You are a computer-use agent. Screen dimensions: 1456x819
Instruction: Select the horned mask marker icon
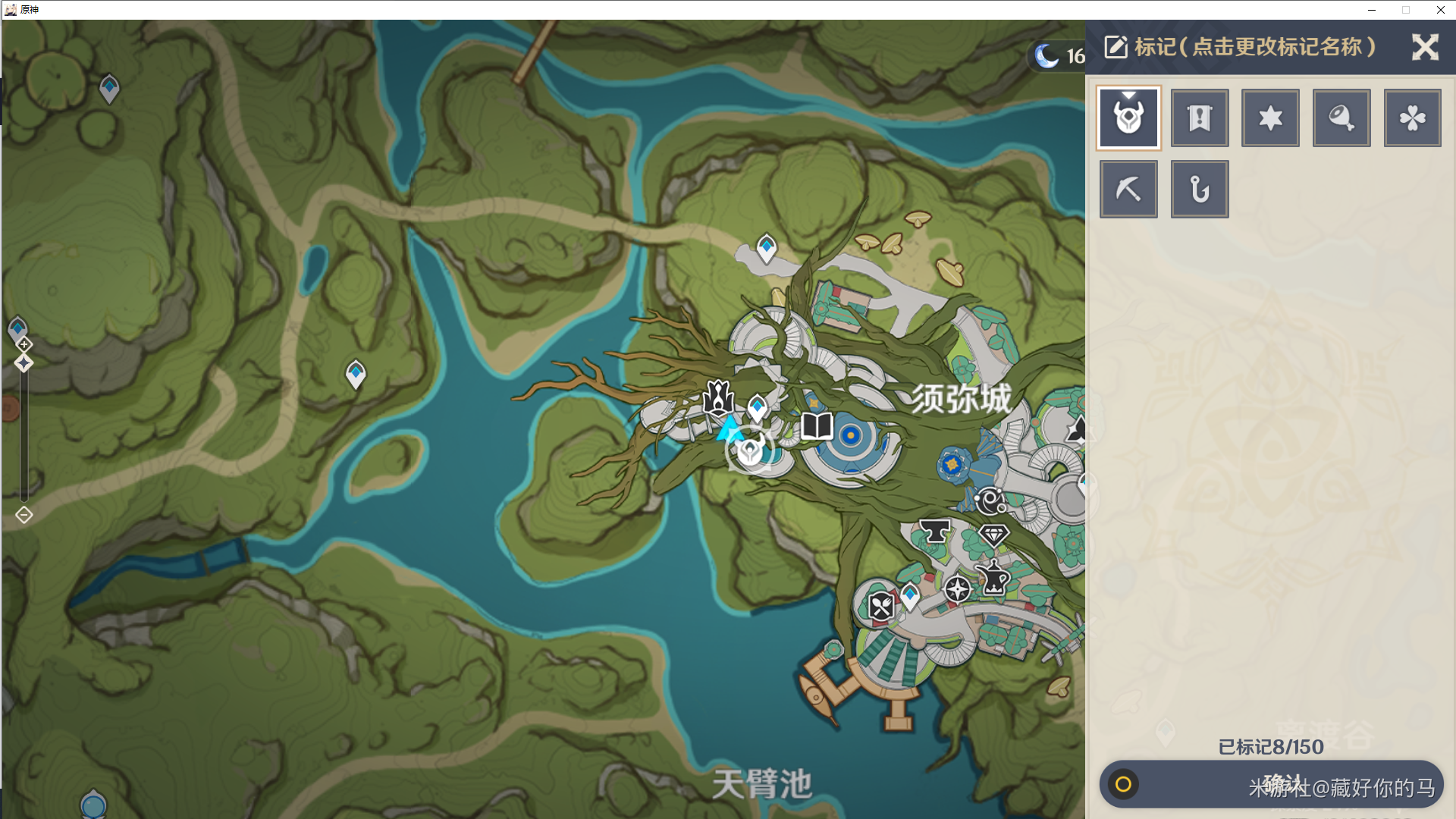(x=1128, y=118)
